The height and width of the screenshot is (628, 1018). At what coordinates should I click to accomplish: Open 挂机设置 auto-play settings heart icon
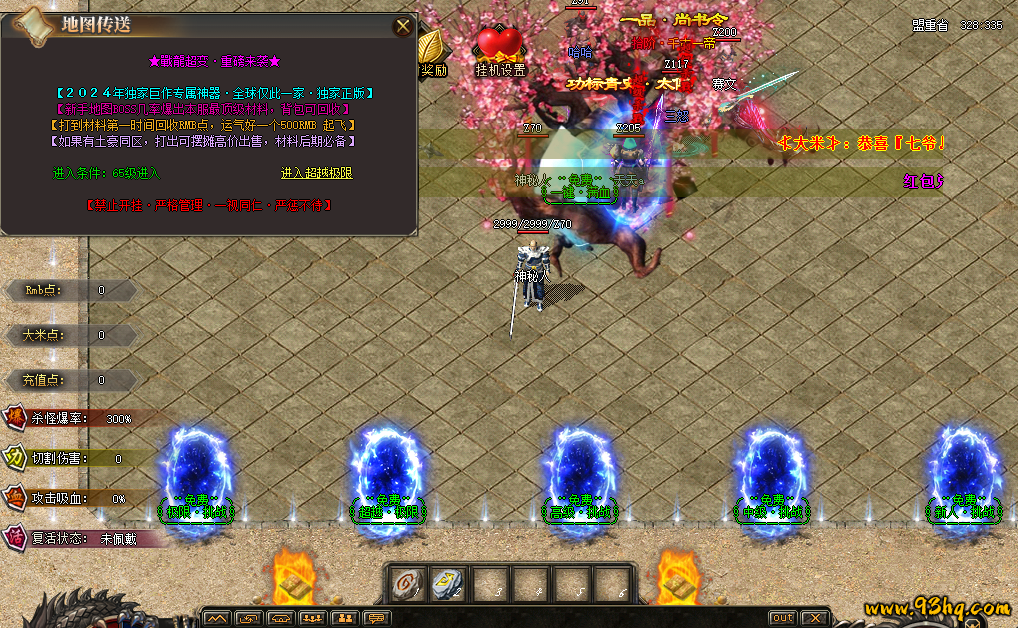coord(500,46)
